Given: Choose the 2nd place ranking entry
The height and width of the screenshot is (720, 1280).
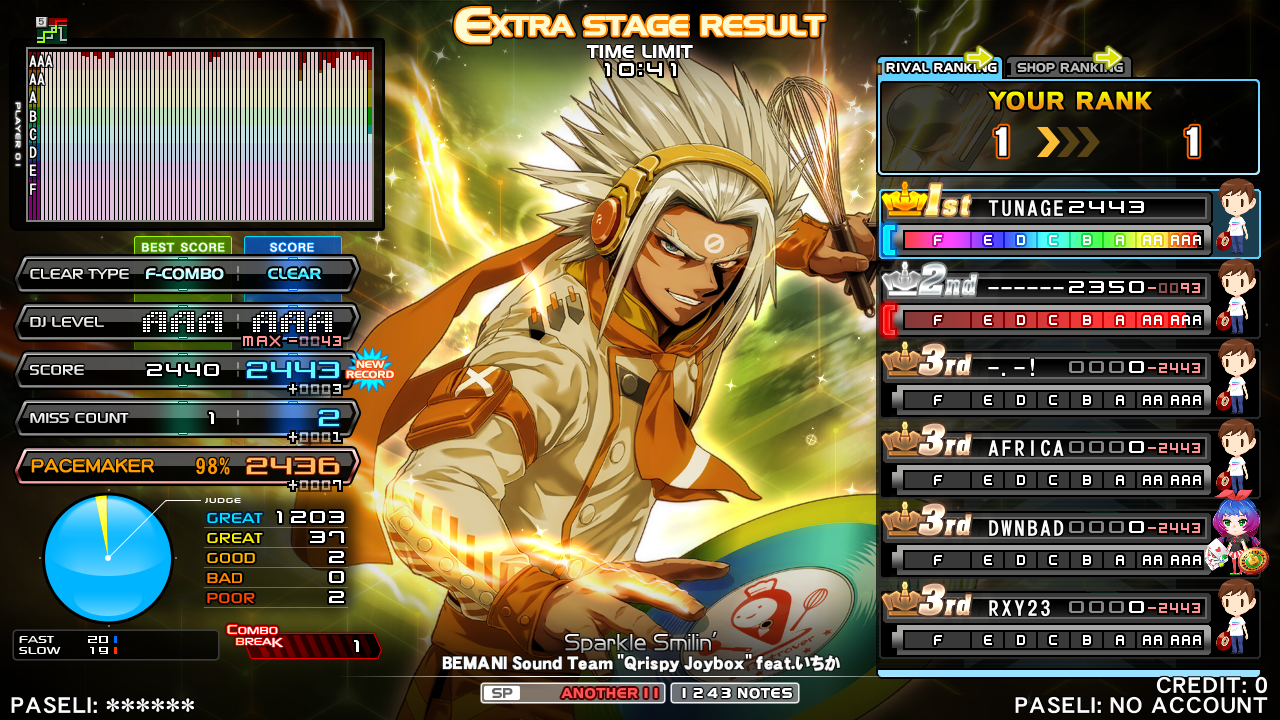Looking at the screenshot, I should (x=1046, y=303).
